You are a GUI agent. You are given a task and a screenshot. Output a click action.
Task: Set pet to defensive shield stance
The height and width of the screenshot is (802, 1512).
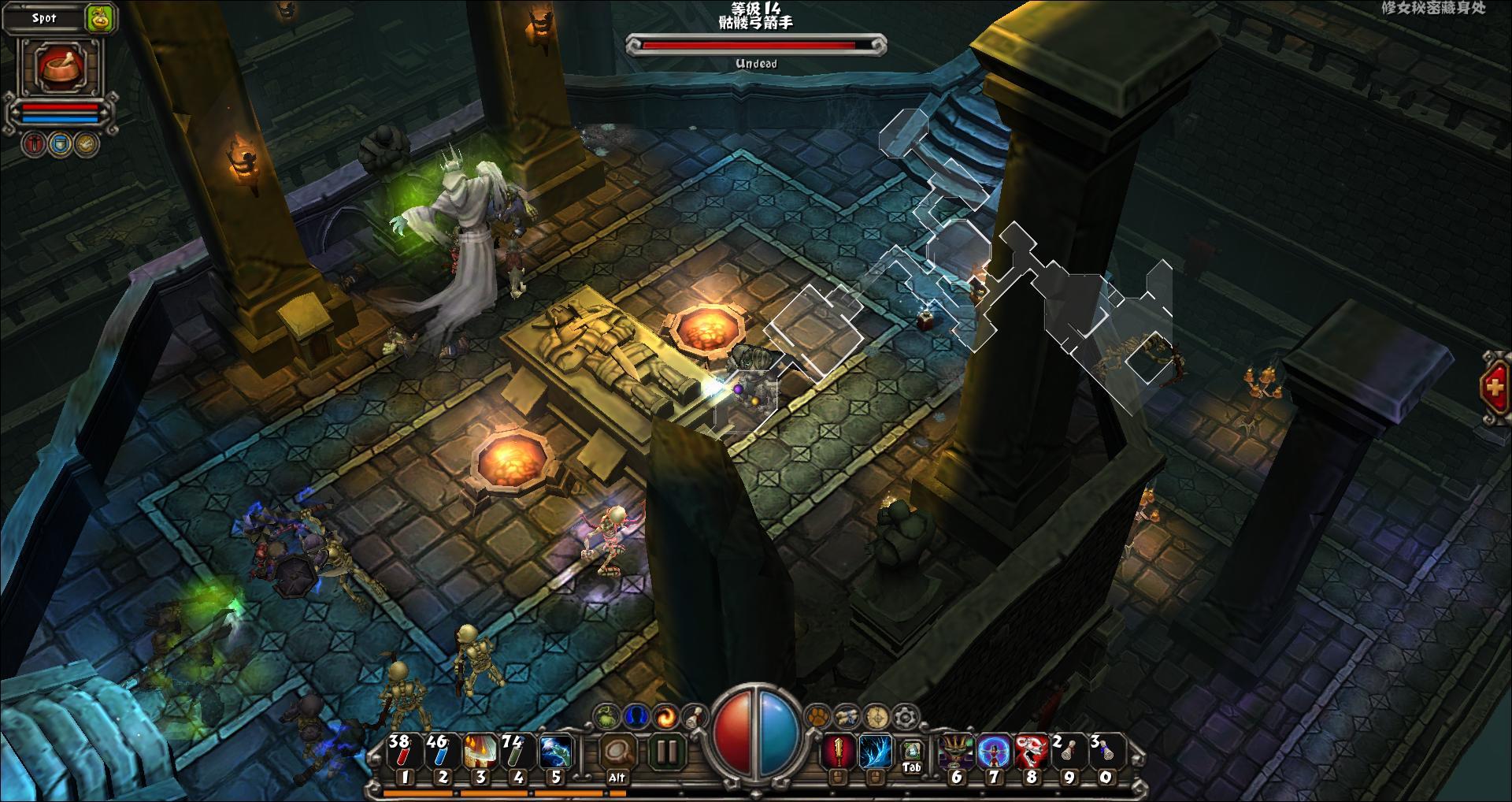[61, 143]
